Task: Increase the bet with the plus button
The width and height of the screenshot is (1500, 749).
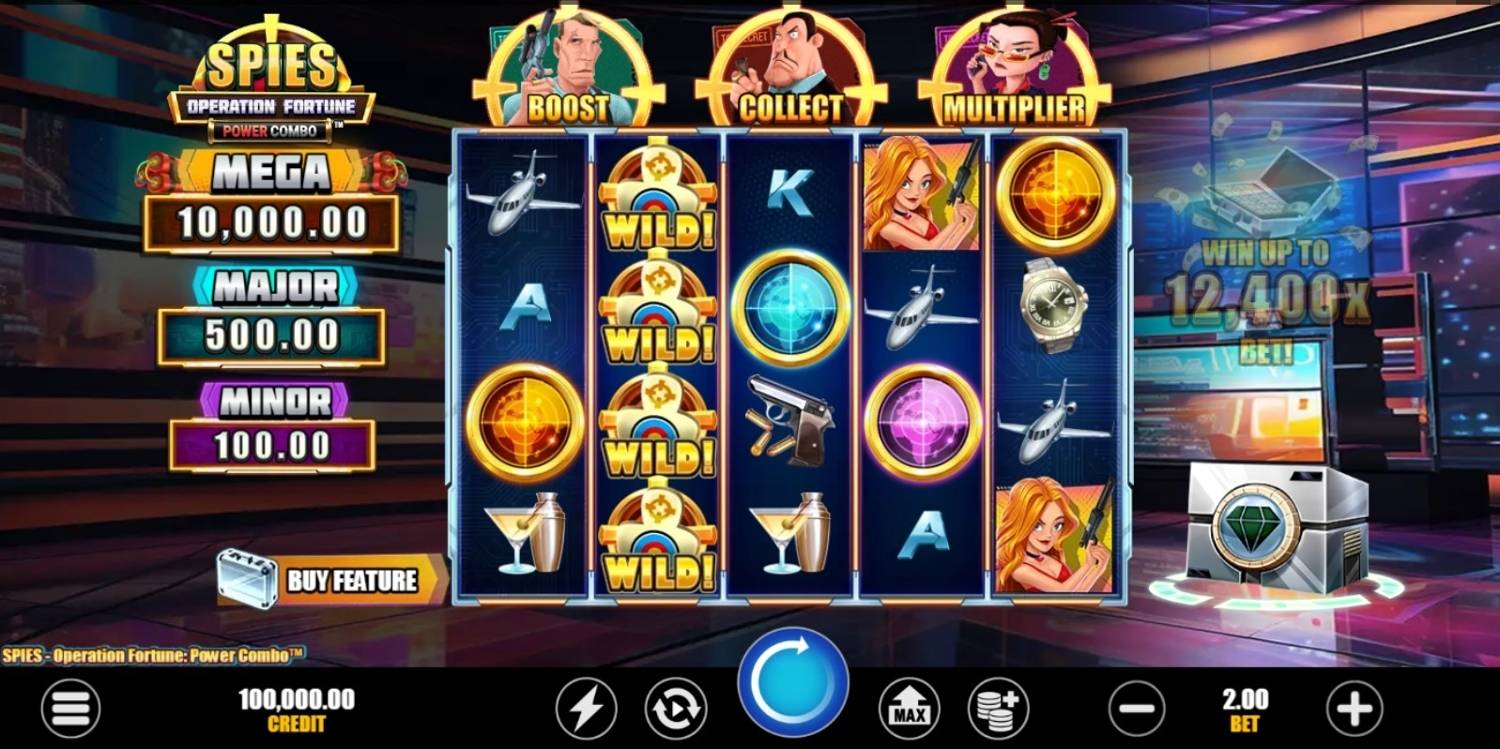Action: [1354, 709]
